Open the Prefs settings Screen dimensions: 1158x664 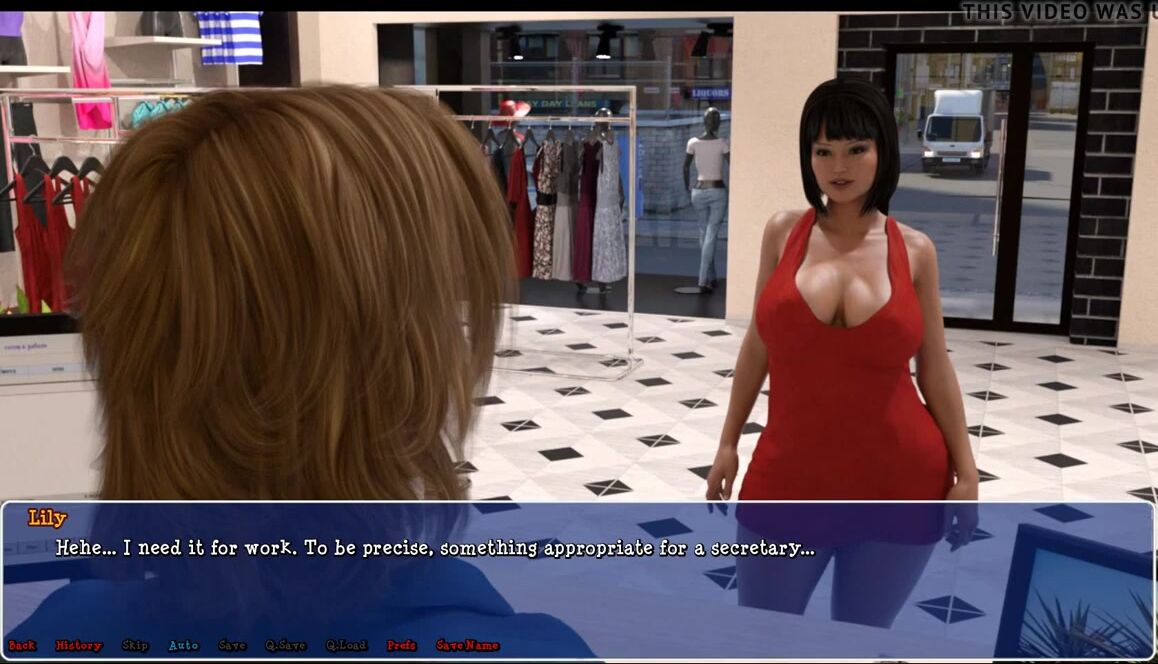(x=401, y=646)
